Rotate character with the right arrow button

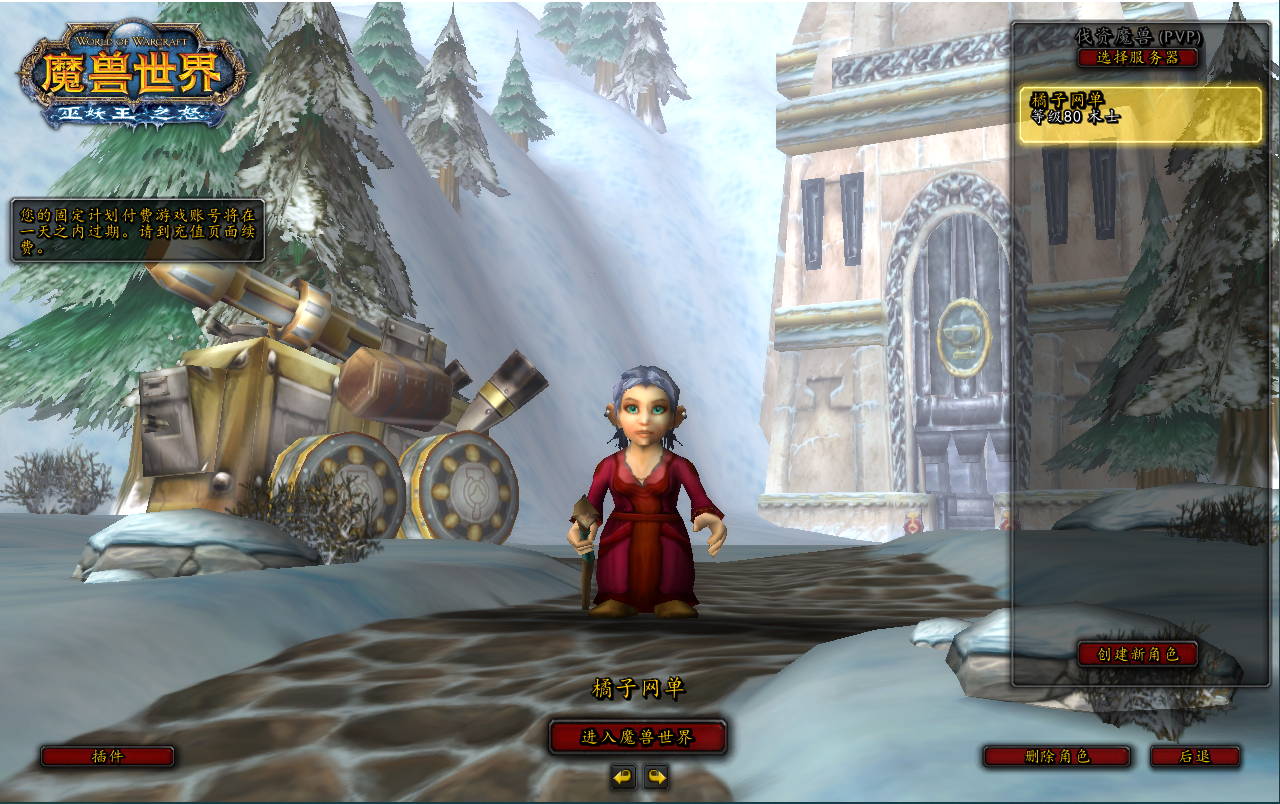click(x=656, y=776)
